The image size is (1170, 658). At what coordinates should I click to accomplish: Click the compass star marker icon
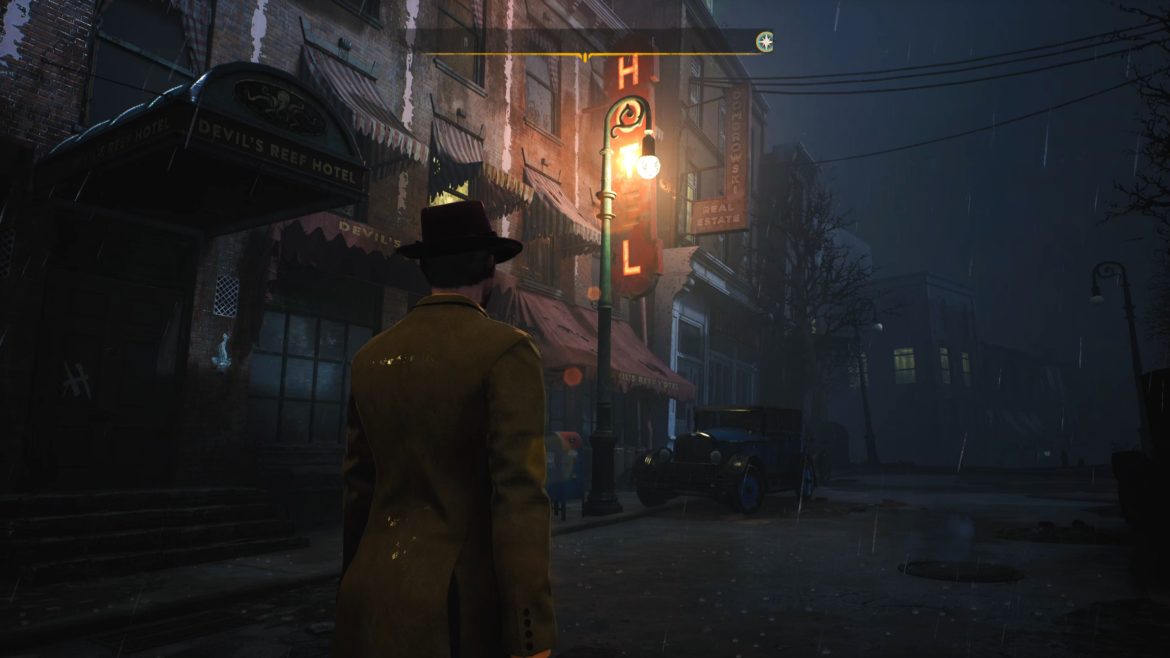pyautogui.click(x=764, y=41)
